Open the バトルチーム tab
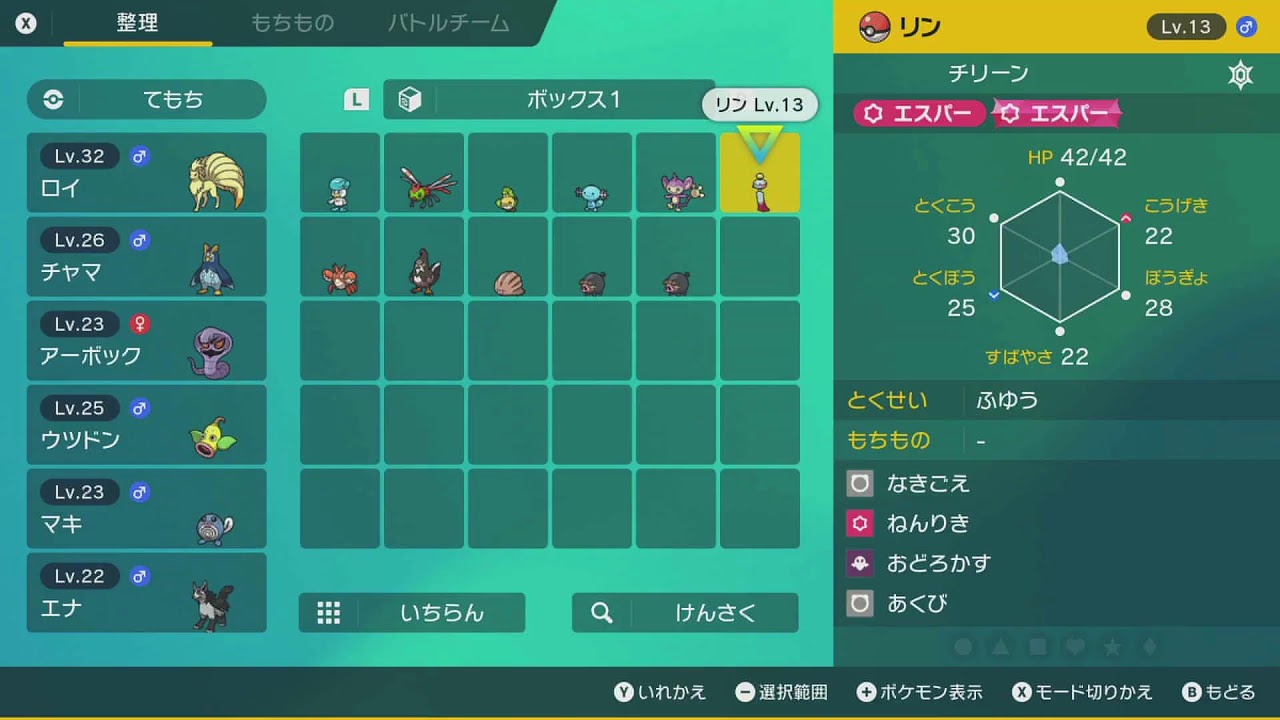 coord(446,23)
